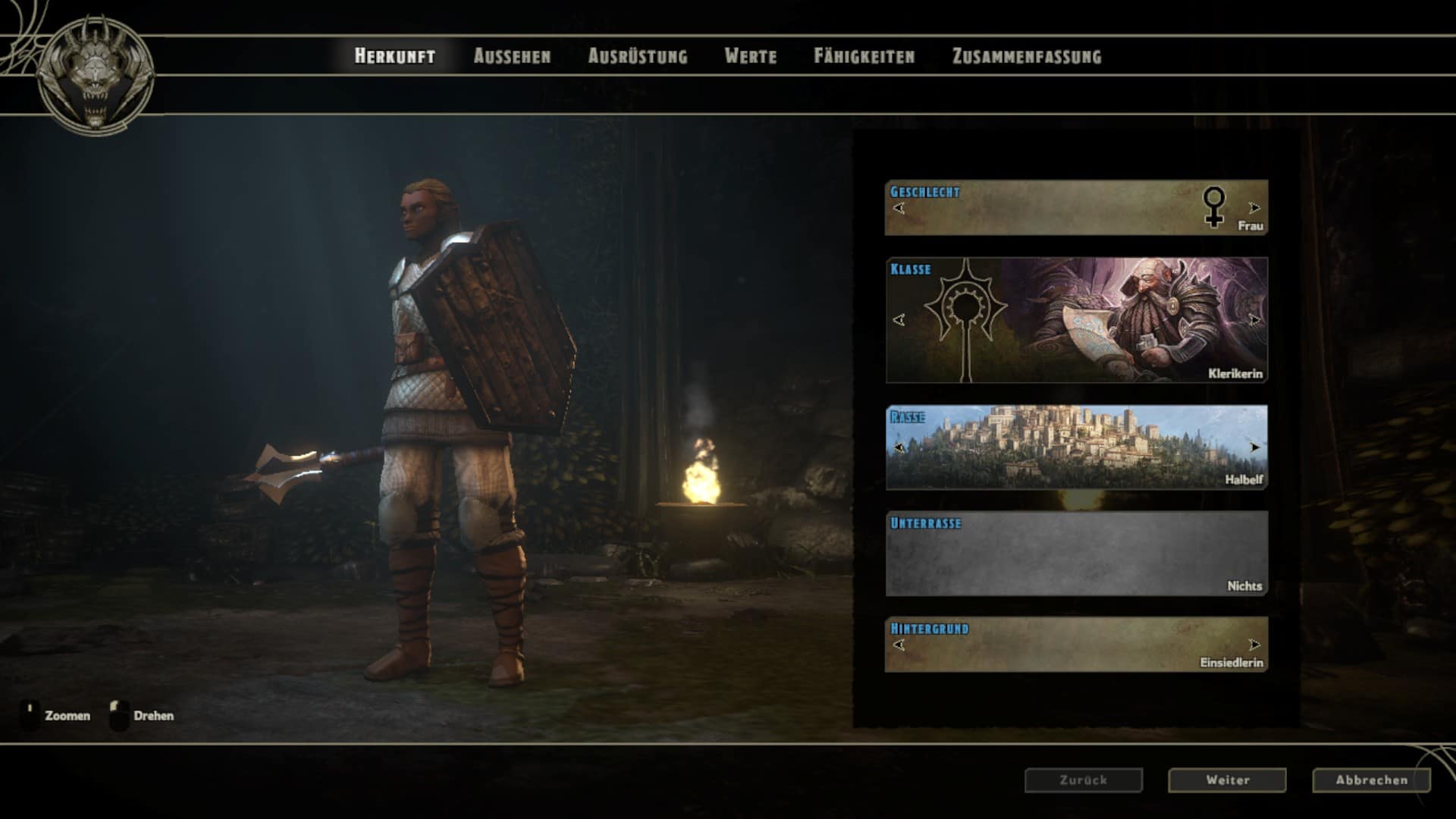Go to the Fähigkeiten tab
The width and height of the screenshot is (1456, 819).
(864, 56)
